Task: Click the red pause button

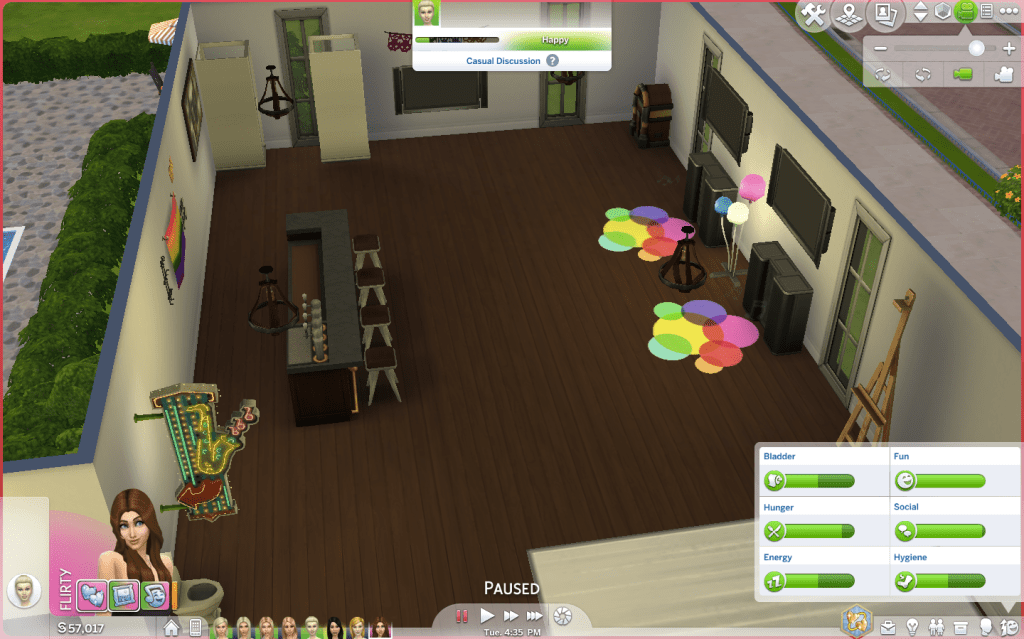Action: pos(463,616)
